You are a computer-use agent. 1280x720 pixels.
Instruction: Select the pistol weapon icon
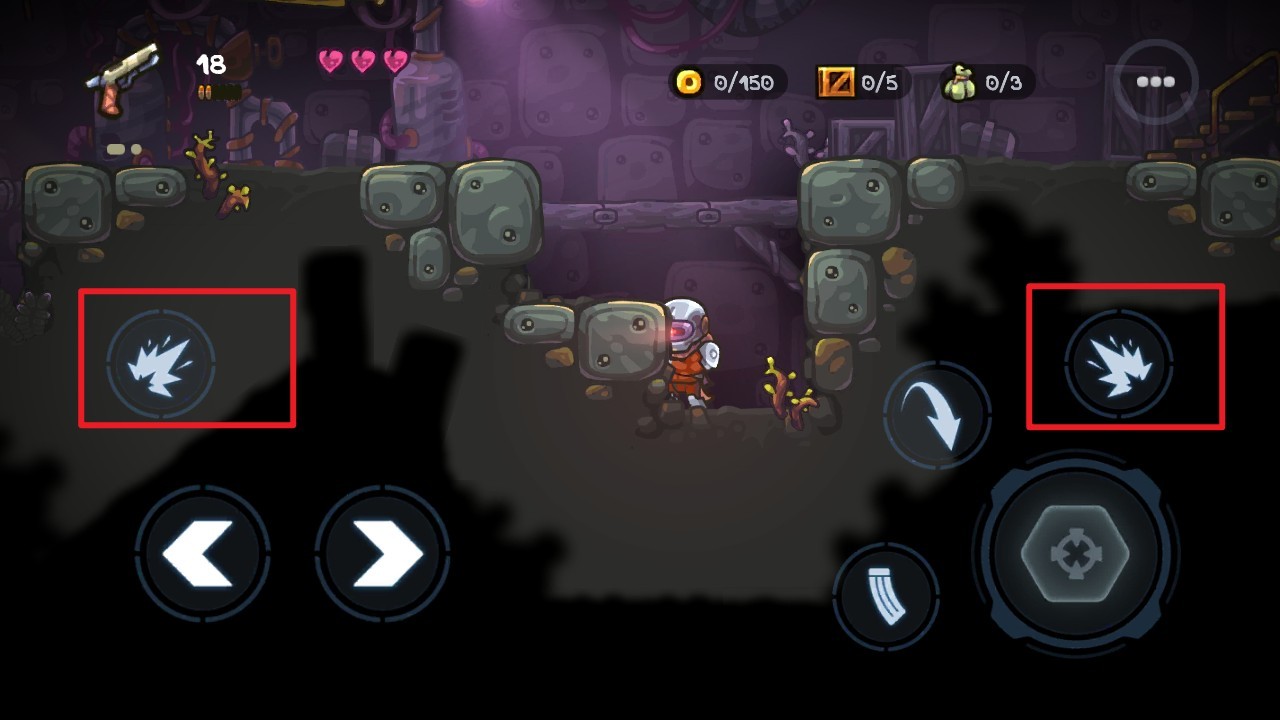pos(124,77)
